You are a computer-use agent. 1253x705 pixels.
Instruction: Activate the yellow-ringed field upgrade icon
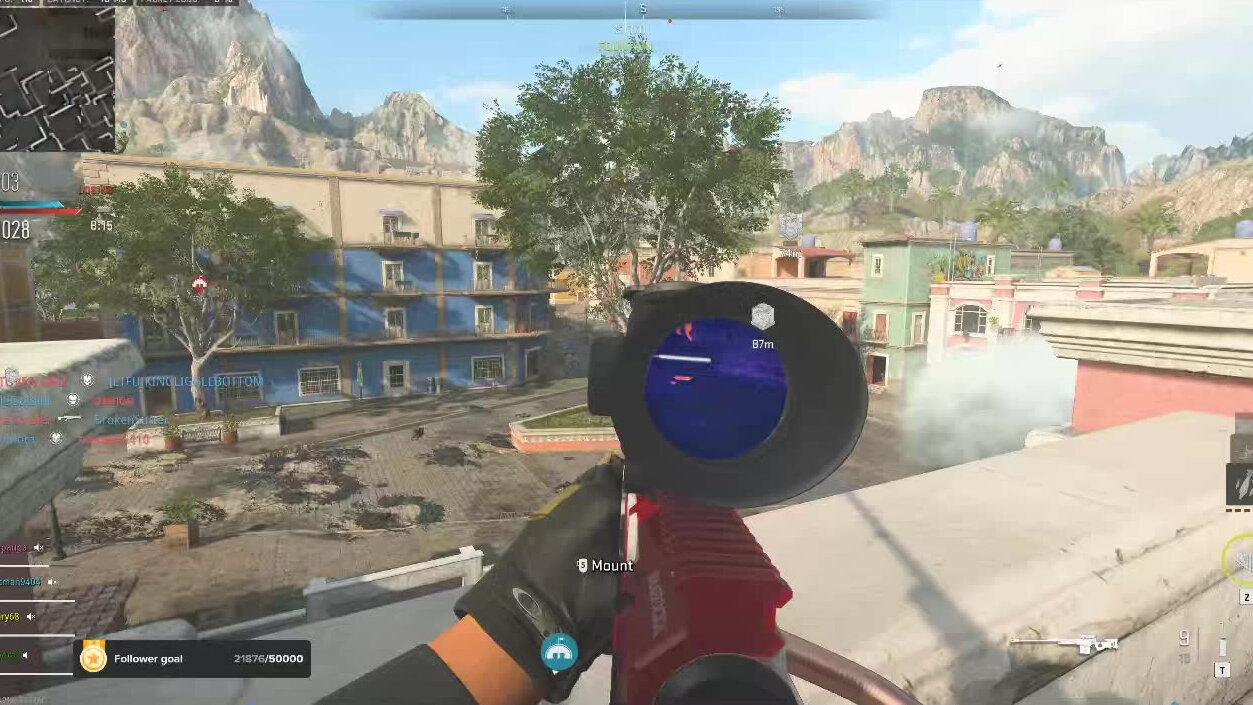pyautogui.click(x=1241, y=561)
